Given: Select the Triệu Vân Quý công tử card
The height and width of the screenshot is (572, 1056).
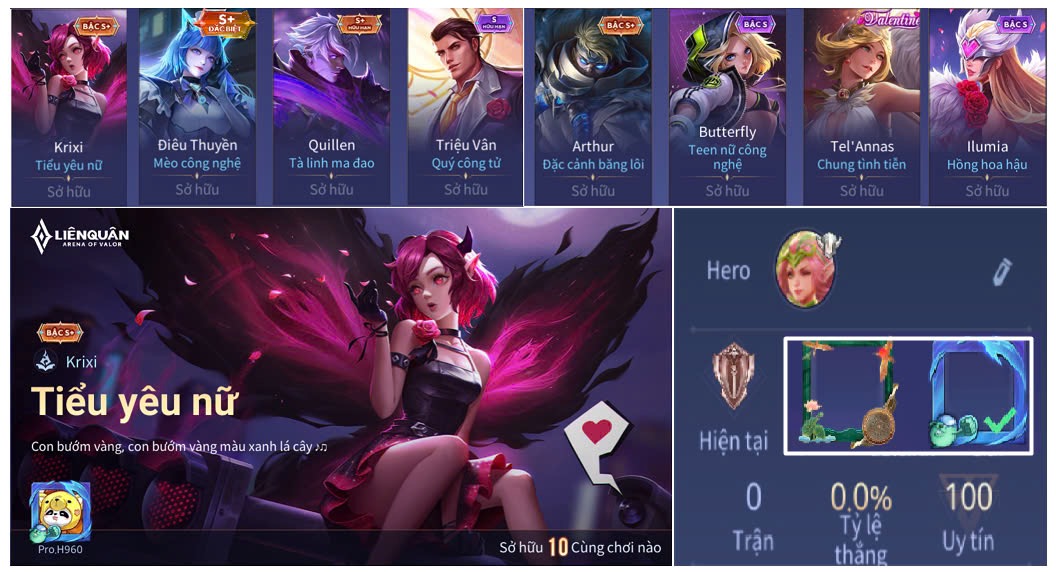Looking at the screenshot, I should click(465, 105).
